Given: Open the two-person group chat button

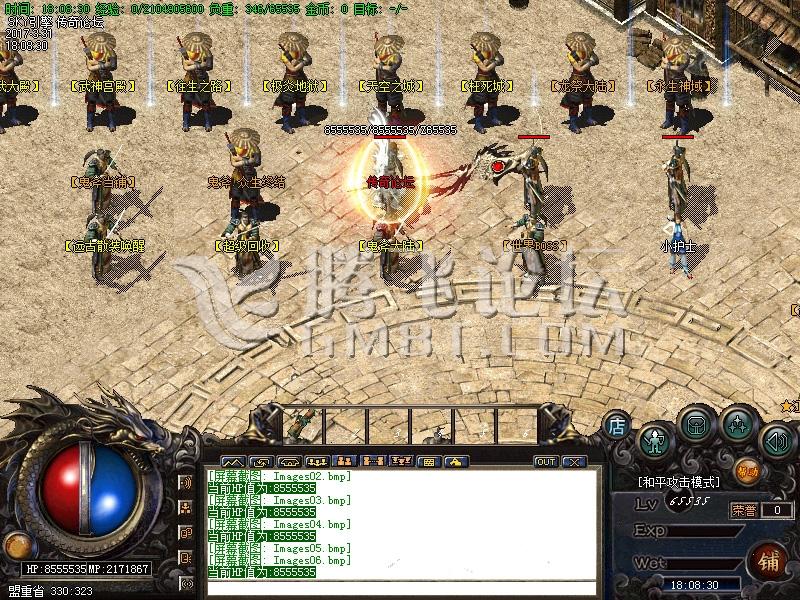Looking at the screenshot, I should tap(346, 462).
